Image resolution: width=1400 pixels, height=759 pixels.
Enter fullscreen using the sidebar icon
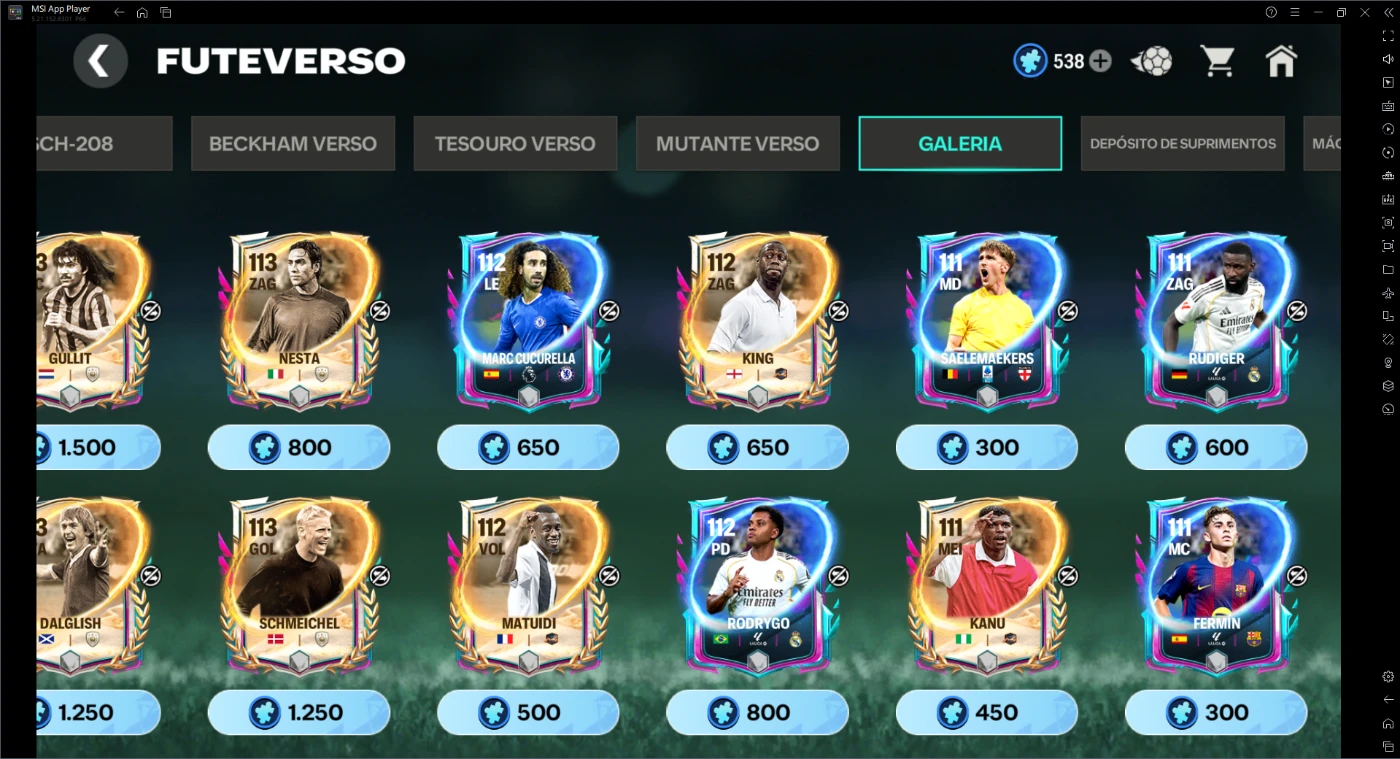(1388, 34)
